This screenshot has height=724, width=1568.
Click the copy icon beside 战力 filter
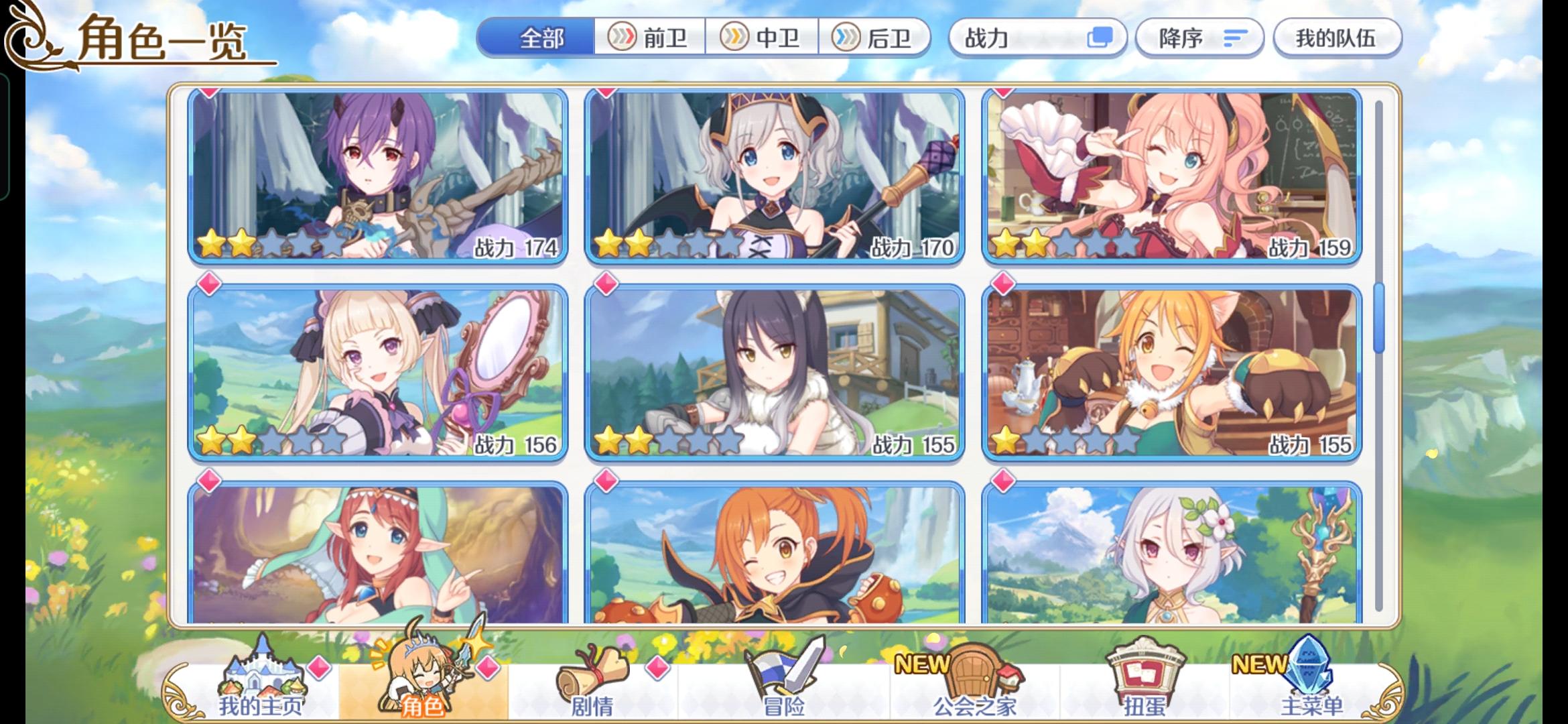(1102, 38)
